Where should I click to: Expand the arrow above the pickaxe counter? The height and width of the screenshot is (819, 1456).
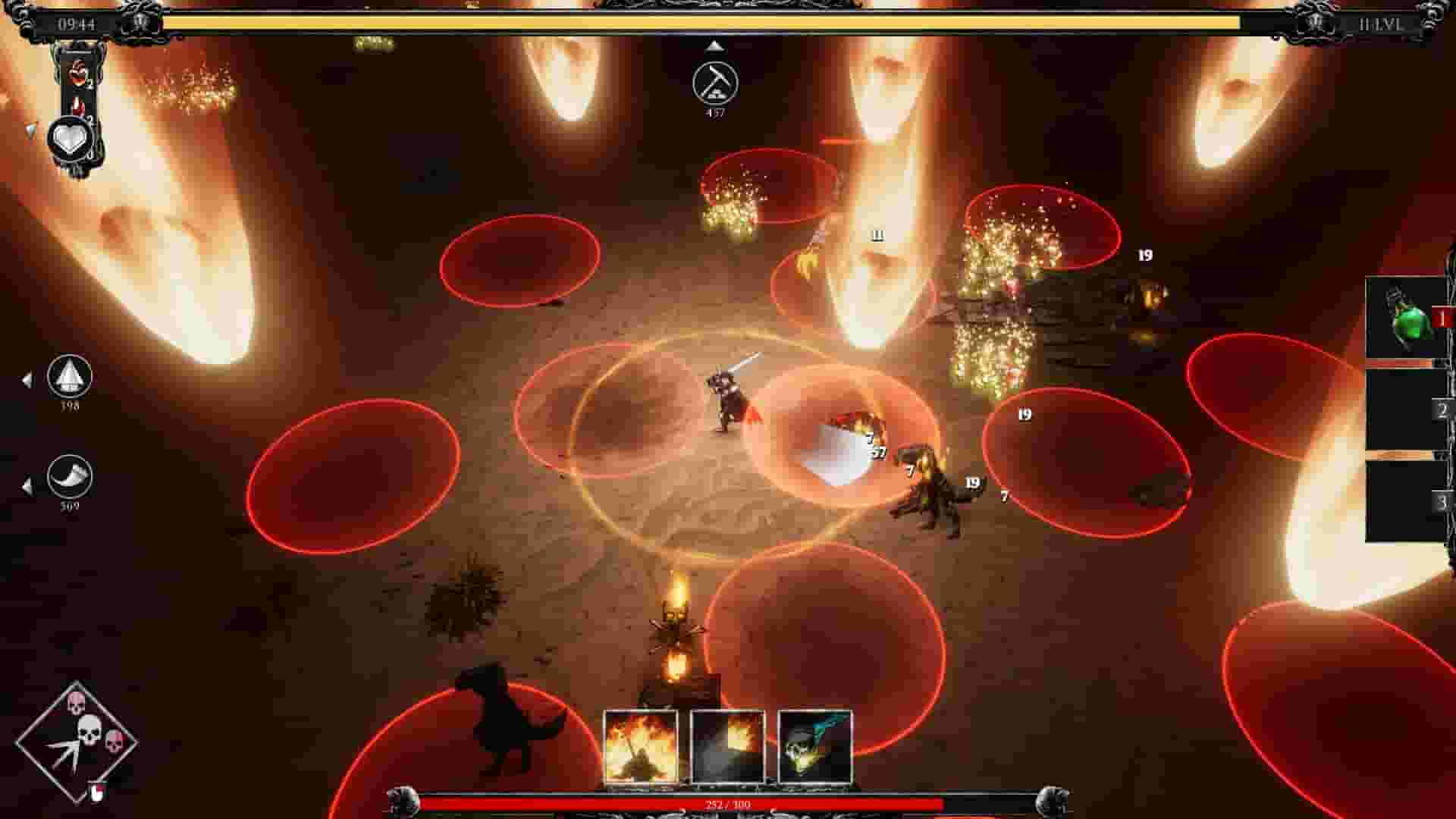pos(713,45)
